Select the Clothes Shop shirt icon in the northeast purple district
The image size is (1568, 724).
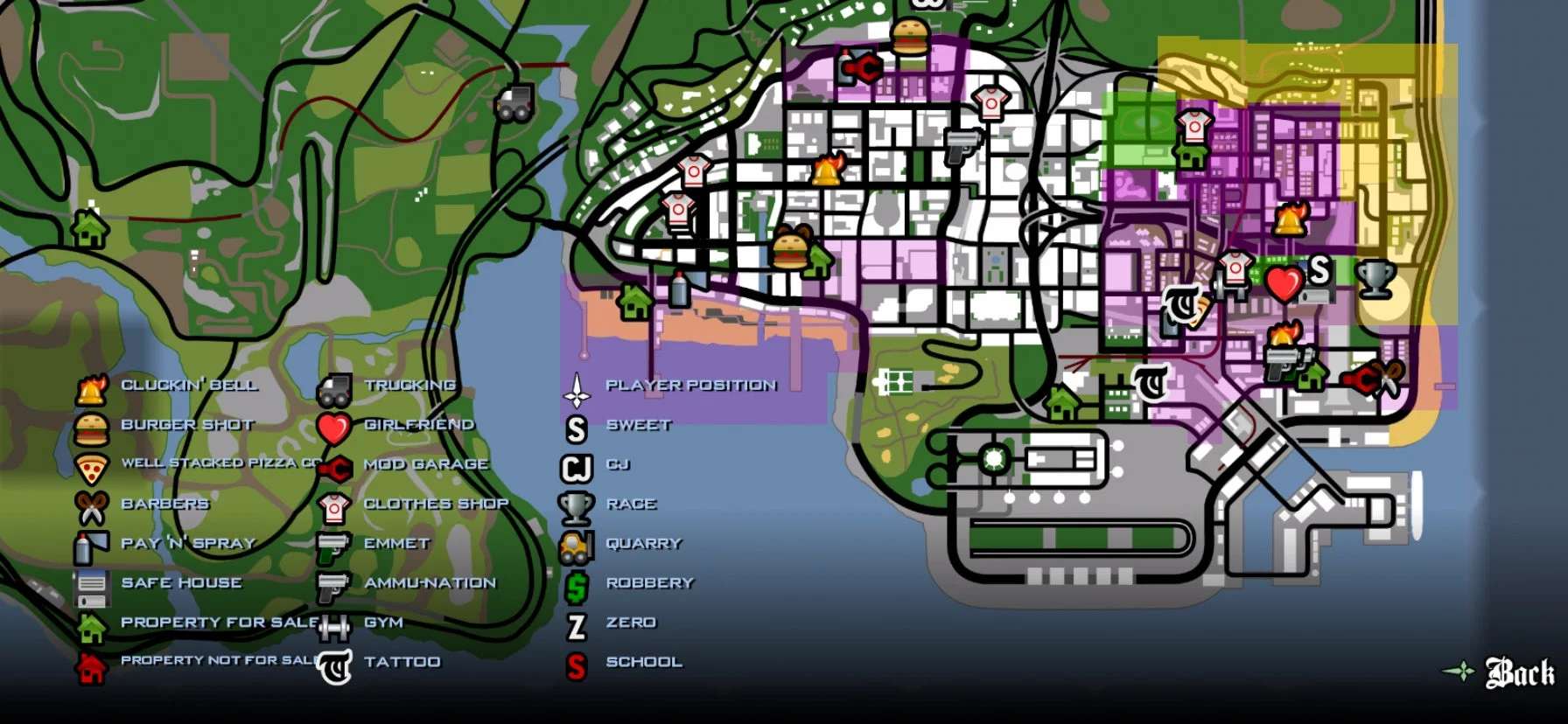tap(1193, 125)
